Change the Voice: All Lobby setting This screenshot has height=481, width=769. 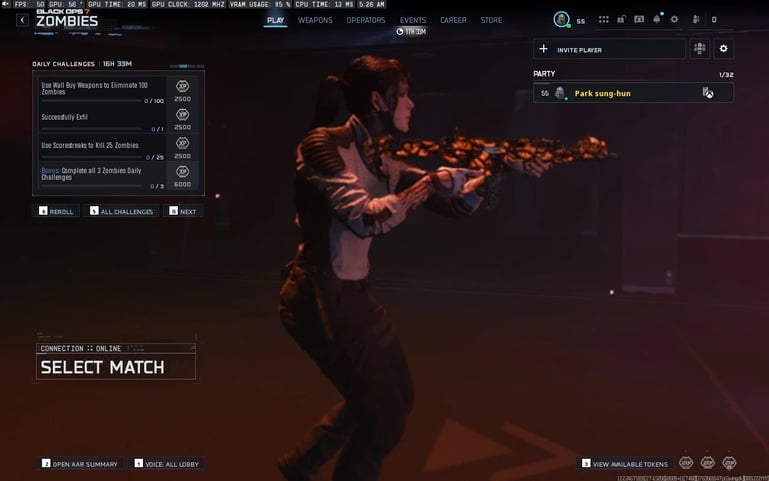[x=166, y=464]
